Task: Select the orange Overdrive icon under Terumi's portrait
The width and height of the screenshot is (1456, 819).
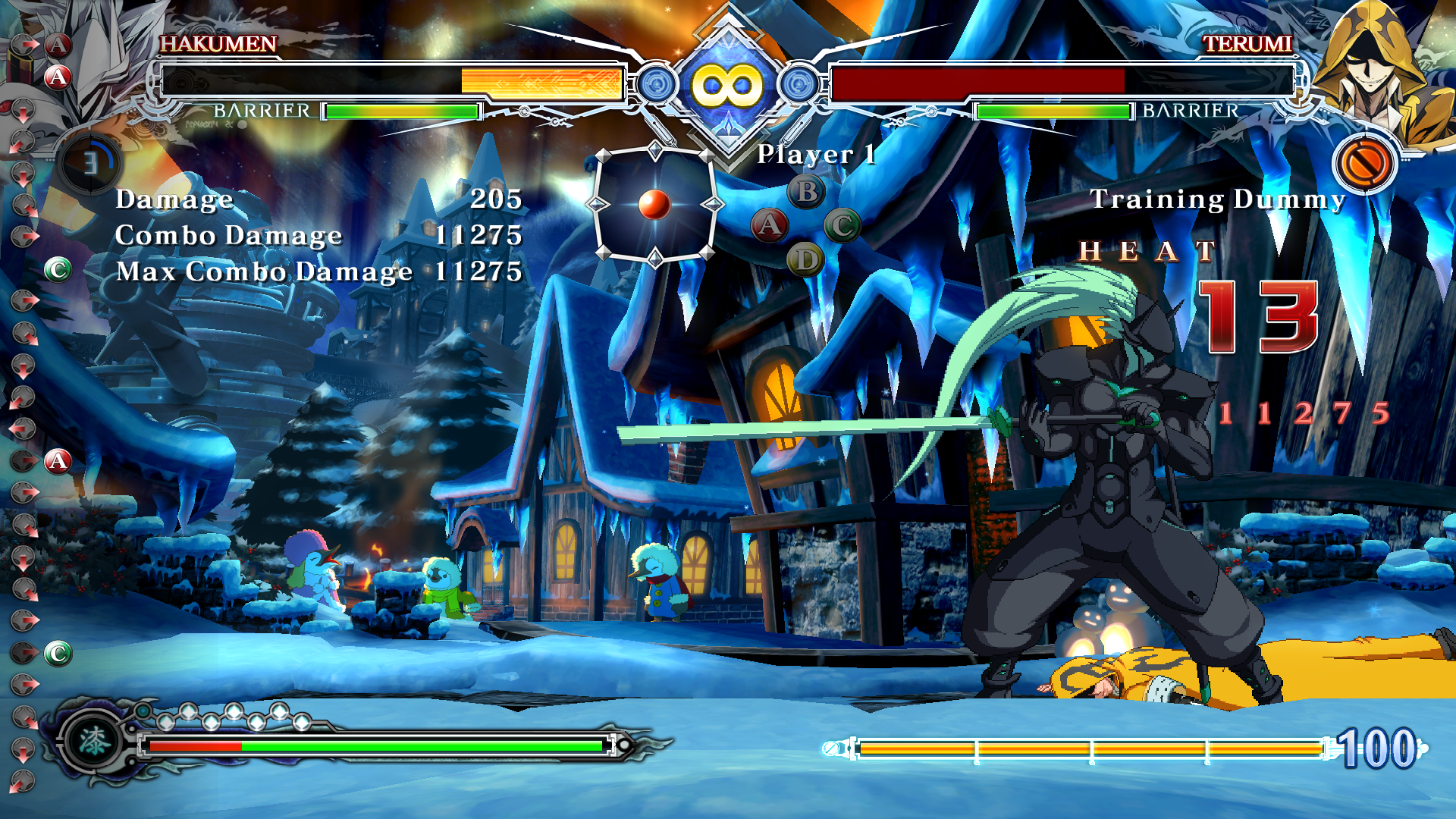Action: point(1363,163)
